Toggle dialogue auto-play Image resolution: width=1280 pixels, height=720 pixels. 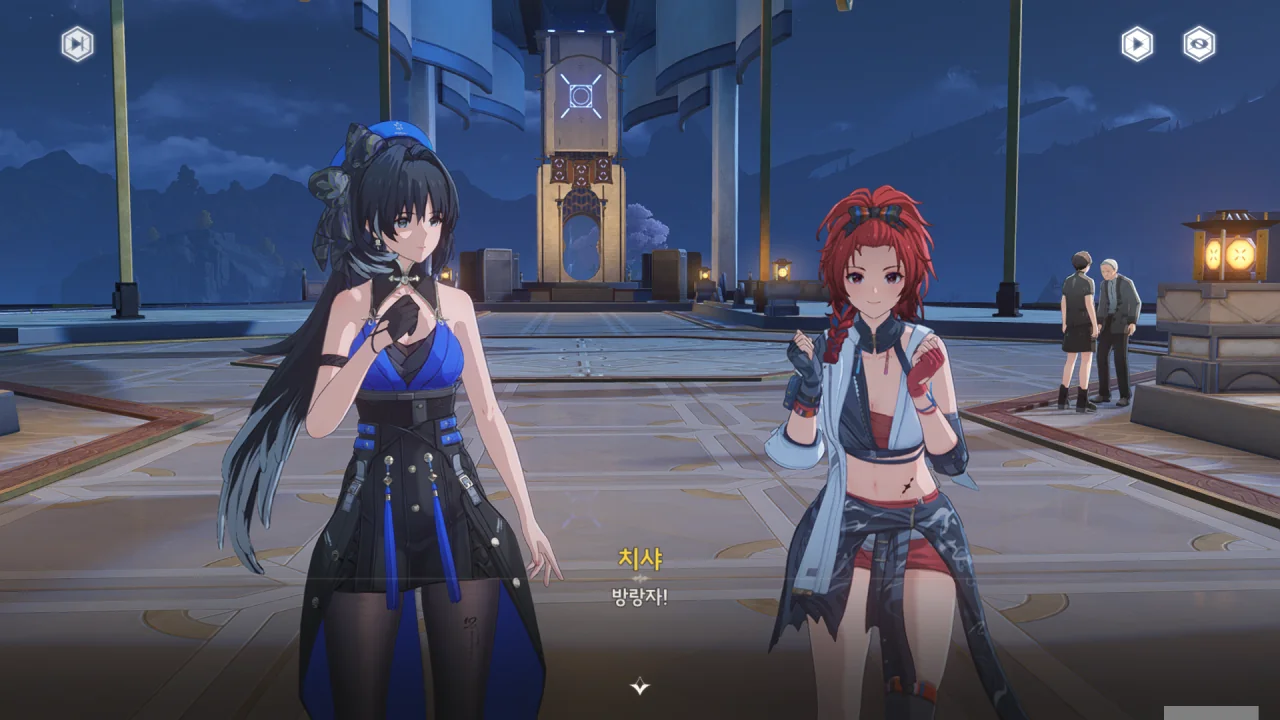1137,44
